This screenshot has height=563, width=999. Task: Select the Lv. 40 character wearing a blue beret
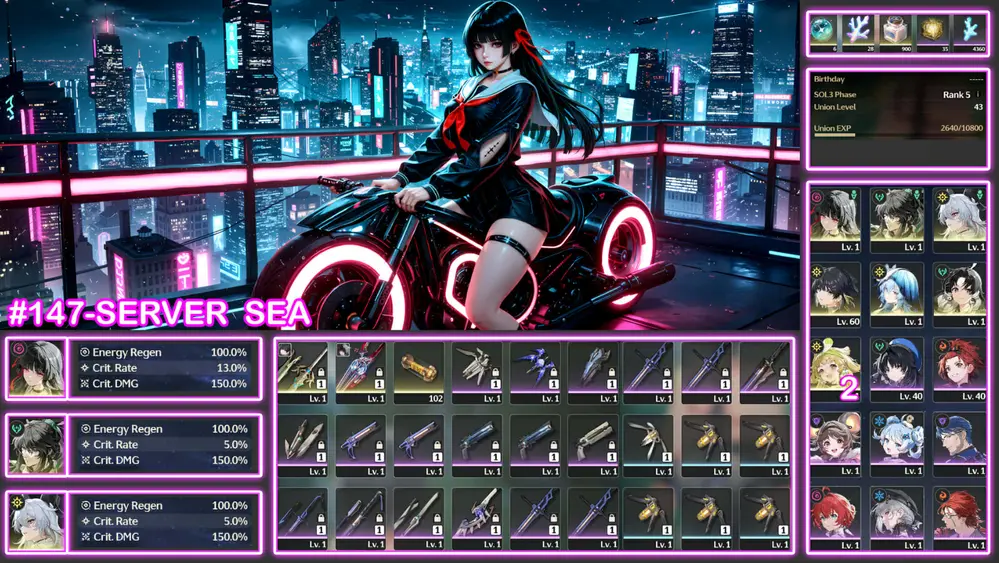[x=897, y=363]
